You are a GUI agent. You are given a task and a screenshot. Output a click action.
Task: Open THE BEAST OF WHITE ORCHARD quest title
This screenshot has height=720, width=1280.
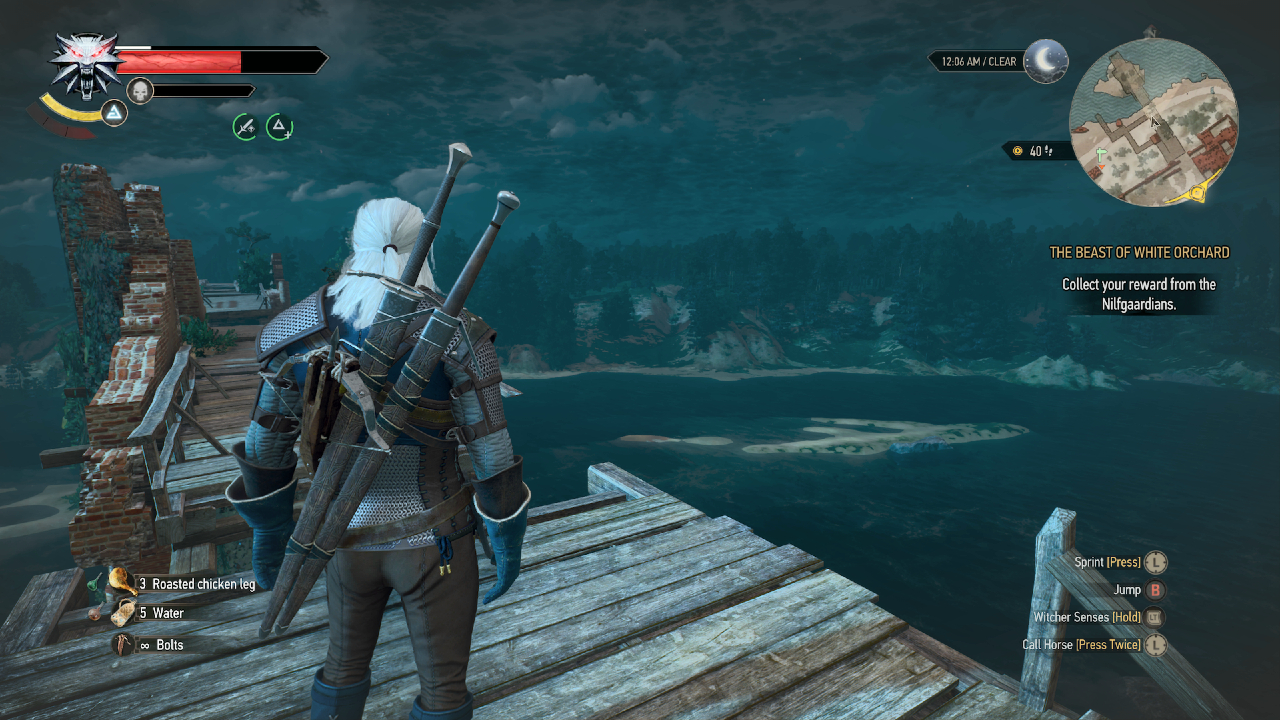[x=1139, y=252]
